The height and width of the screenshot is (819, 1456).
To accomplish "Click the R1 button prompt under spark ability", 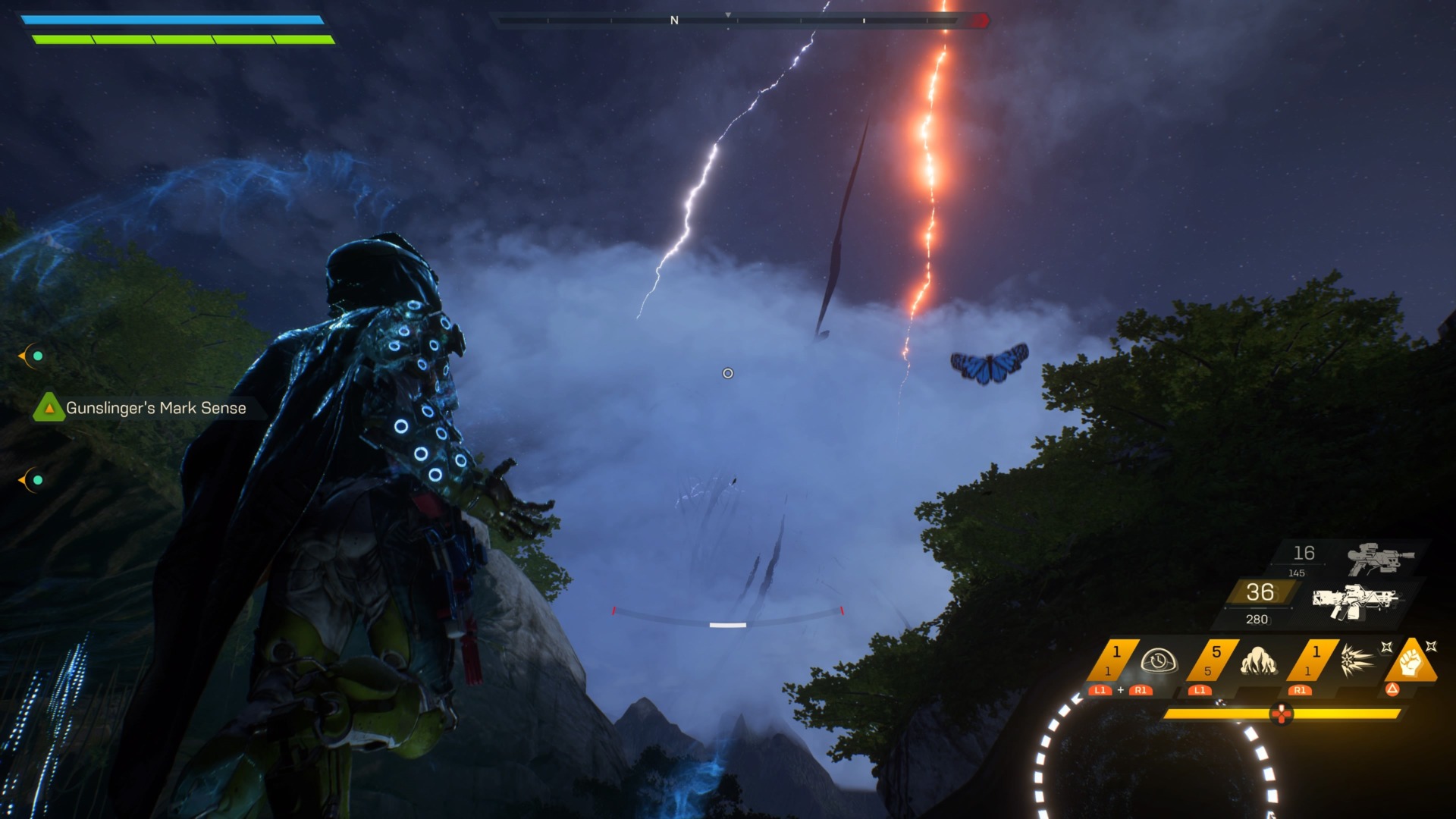I will click(x=1300, y=691).
